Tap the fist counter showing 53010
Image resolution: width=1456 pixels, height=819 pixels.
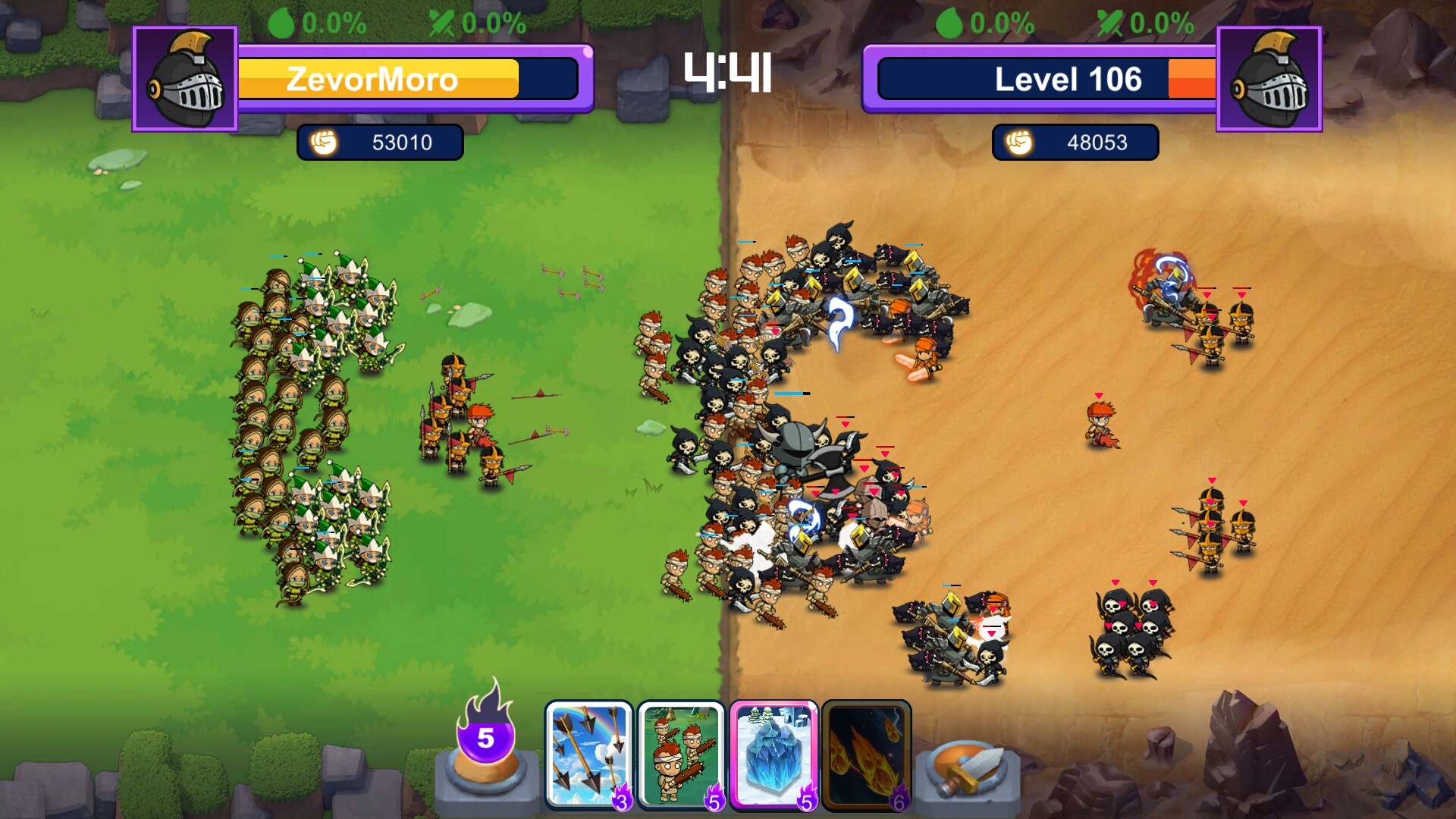click(381, 142)
